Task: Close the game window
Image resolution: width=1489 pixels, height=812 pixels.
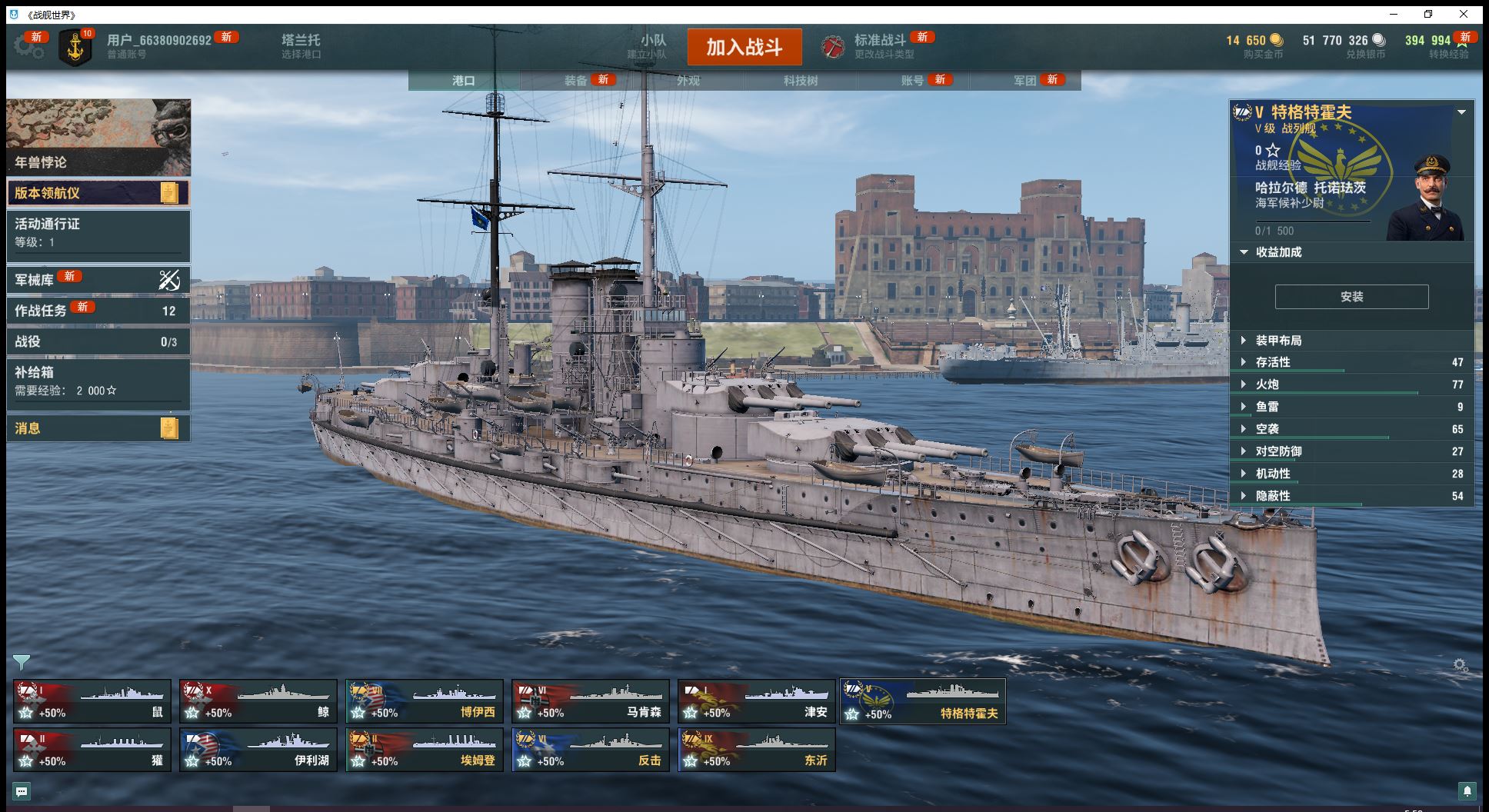Action: [x=1464, y=14]
